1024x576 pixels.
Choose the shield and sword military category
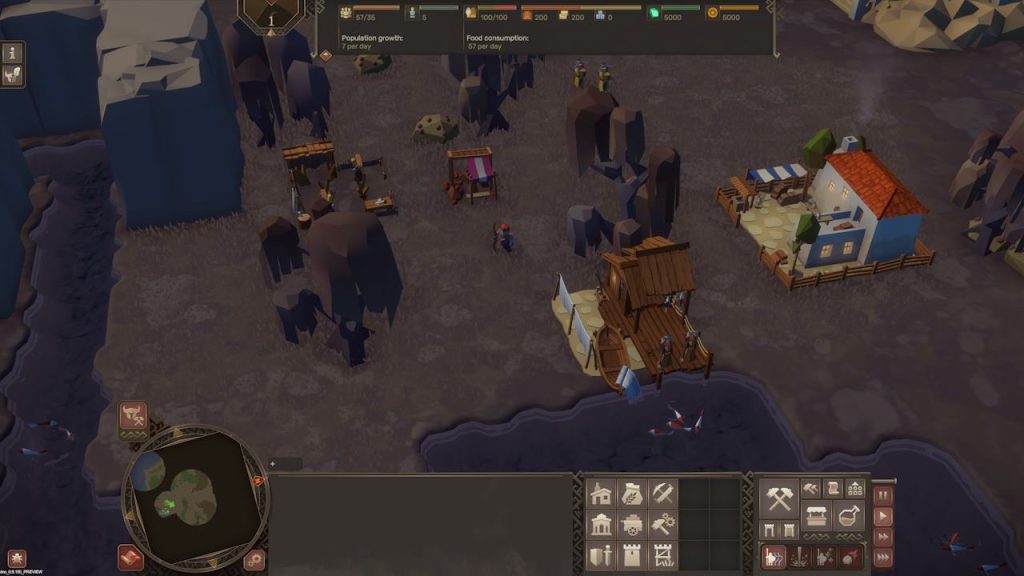click(x=602, y=555)
